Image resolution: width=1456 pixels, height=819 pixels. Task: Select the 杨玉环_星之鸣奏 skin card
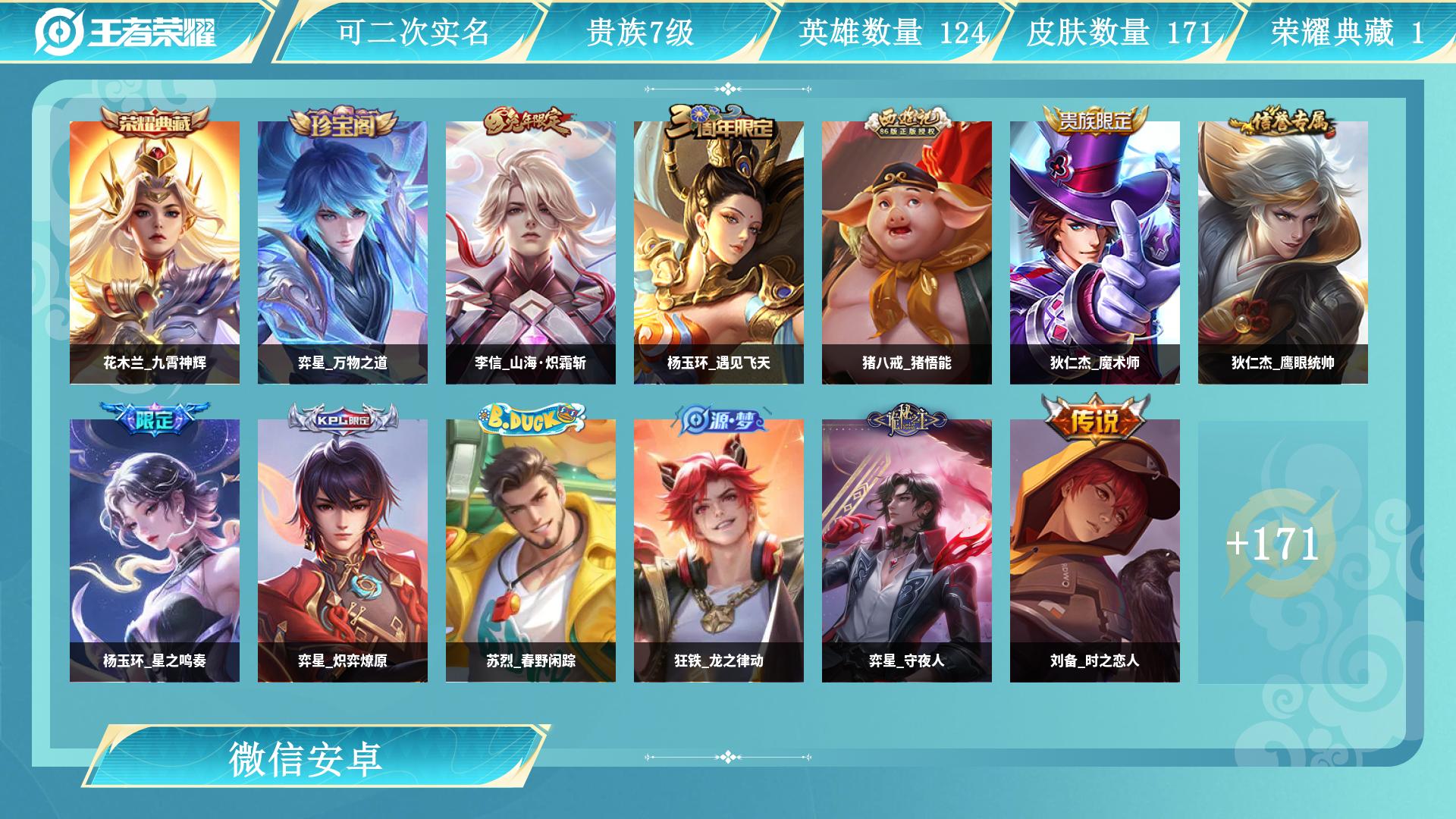point(155,551)
